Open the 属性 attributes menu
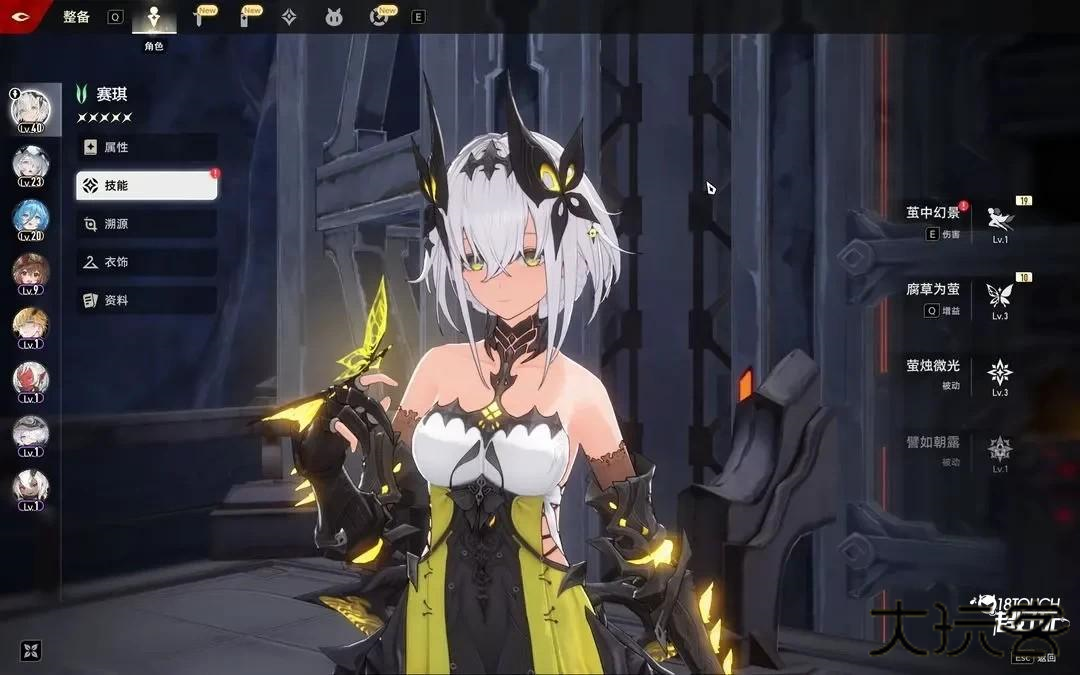1080x675 pixels. point(147,147)
